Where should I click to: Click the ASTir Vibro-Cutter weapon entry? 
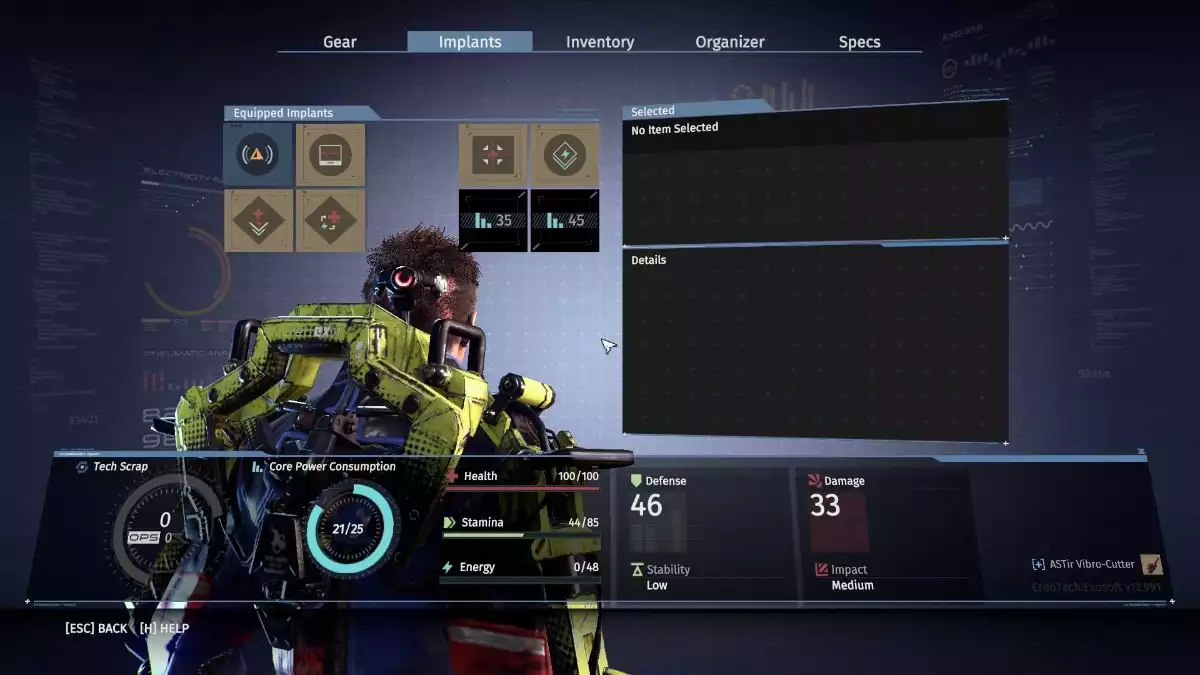[x=1097, y=565]
